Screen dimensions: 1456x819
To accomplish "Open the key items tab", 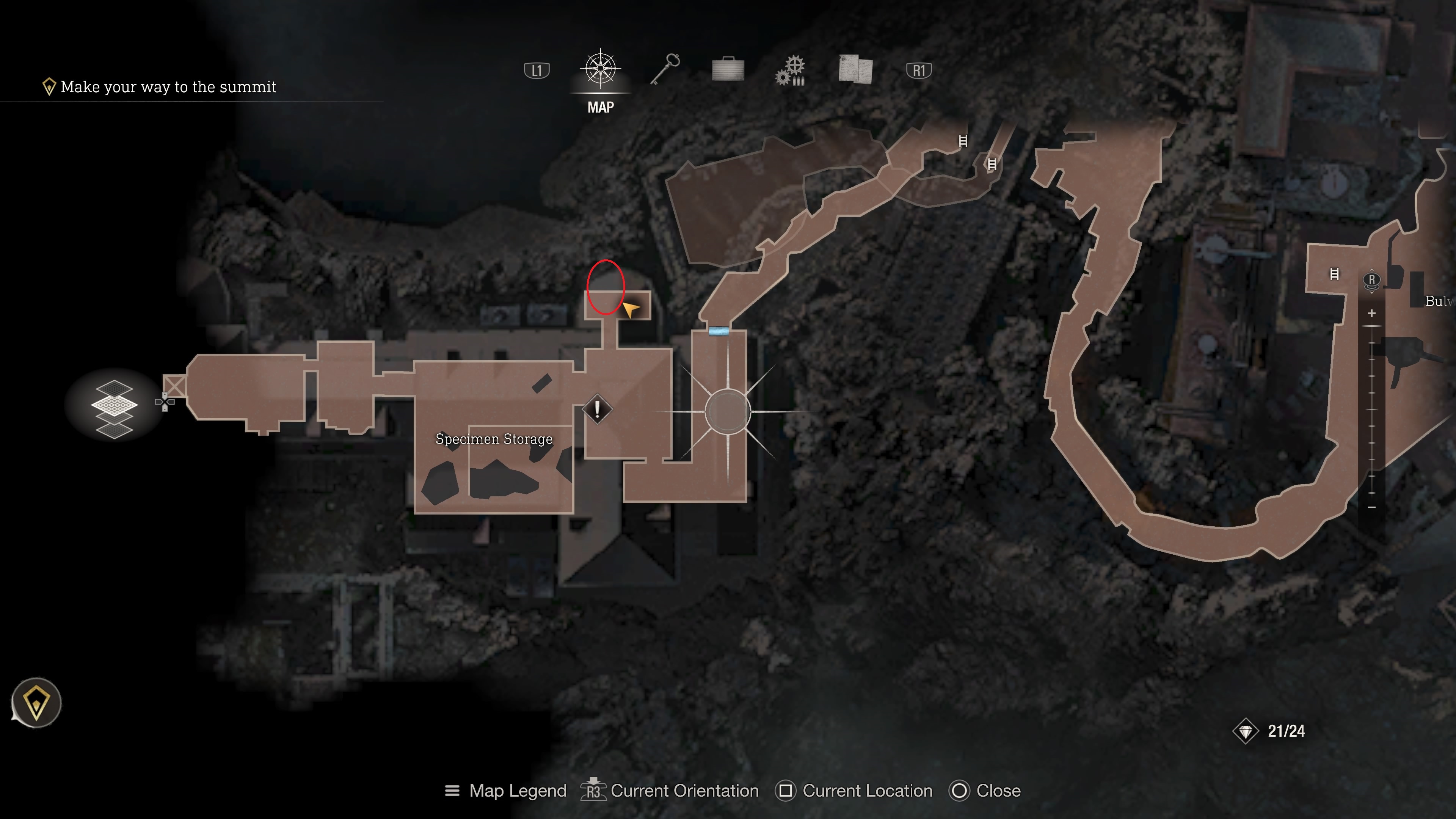I will tap(665, 70).
